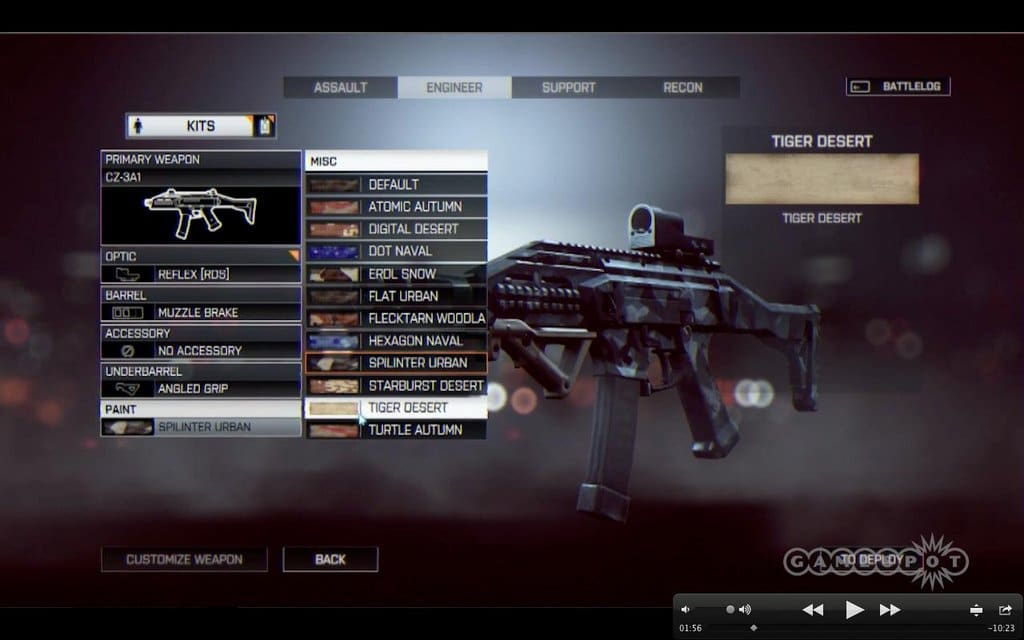Open the Reflex (RDS) optic slot
Image resolution: width=1024 pixels, height=640 pixels.
click(201, 273)
